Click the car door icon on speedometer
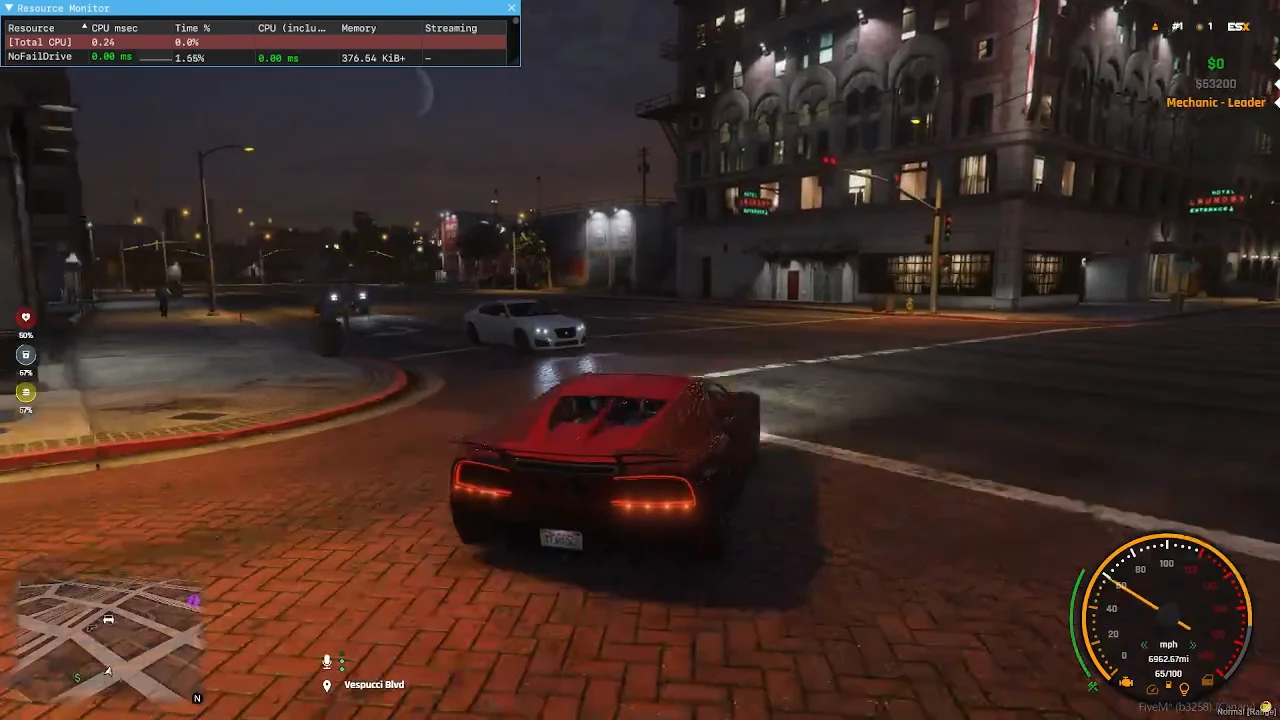1280x720 pixels. pos(1208,682)
